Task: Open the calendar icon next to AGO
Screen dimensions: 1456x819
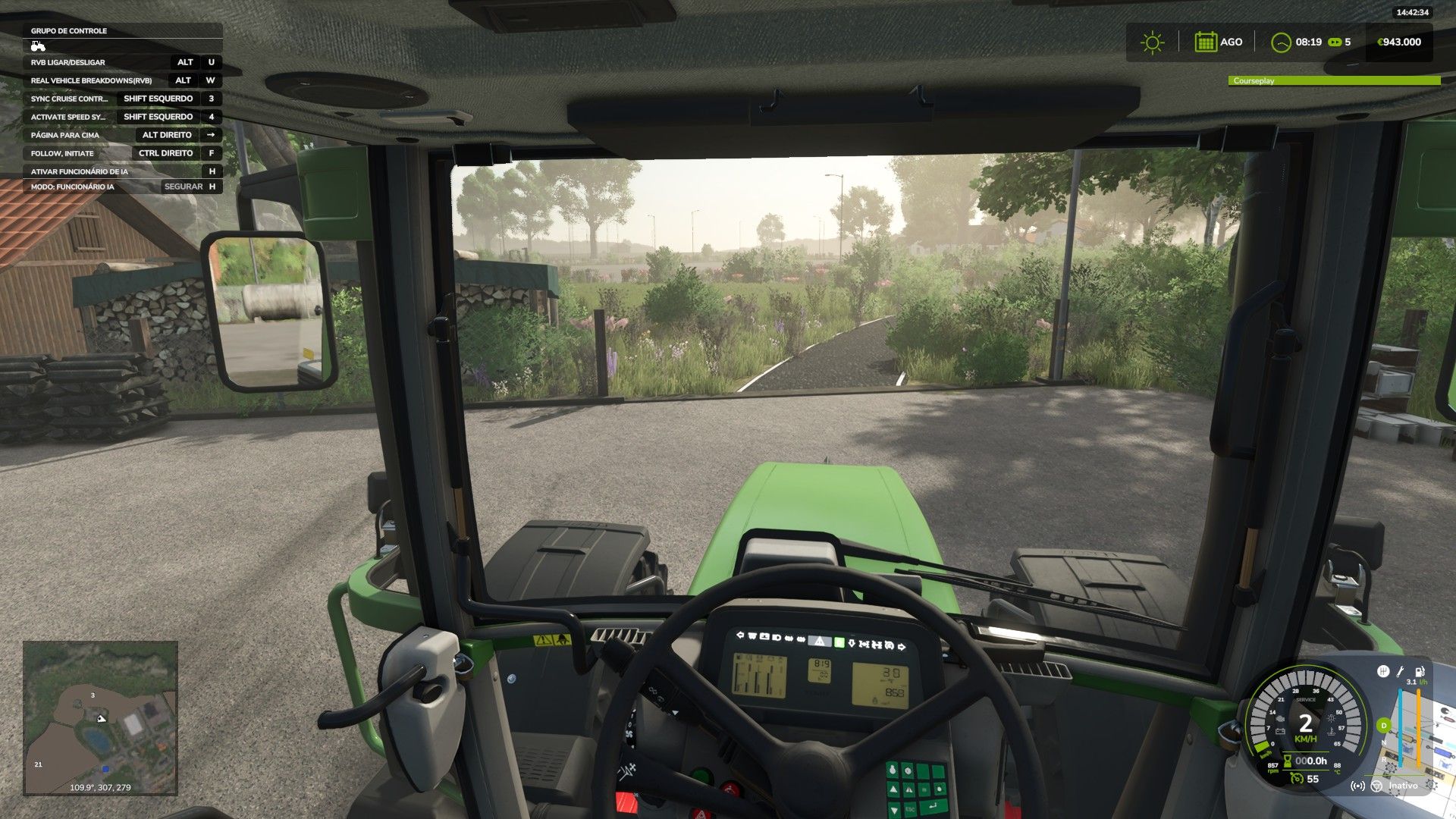Action: [1205, 42]
